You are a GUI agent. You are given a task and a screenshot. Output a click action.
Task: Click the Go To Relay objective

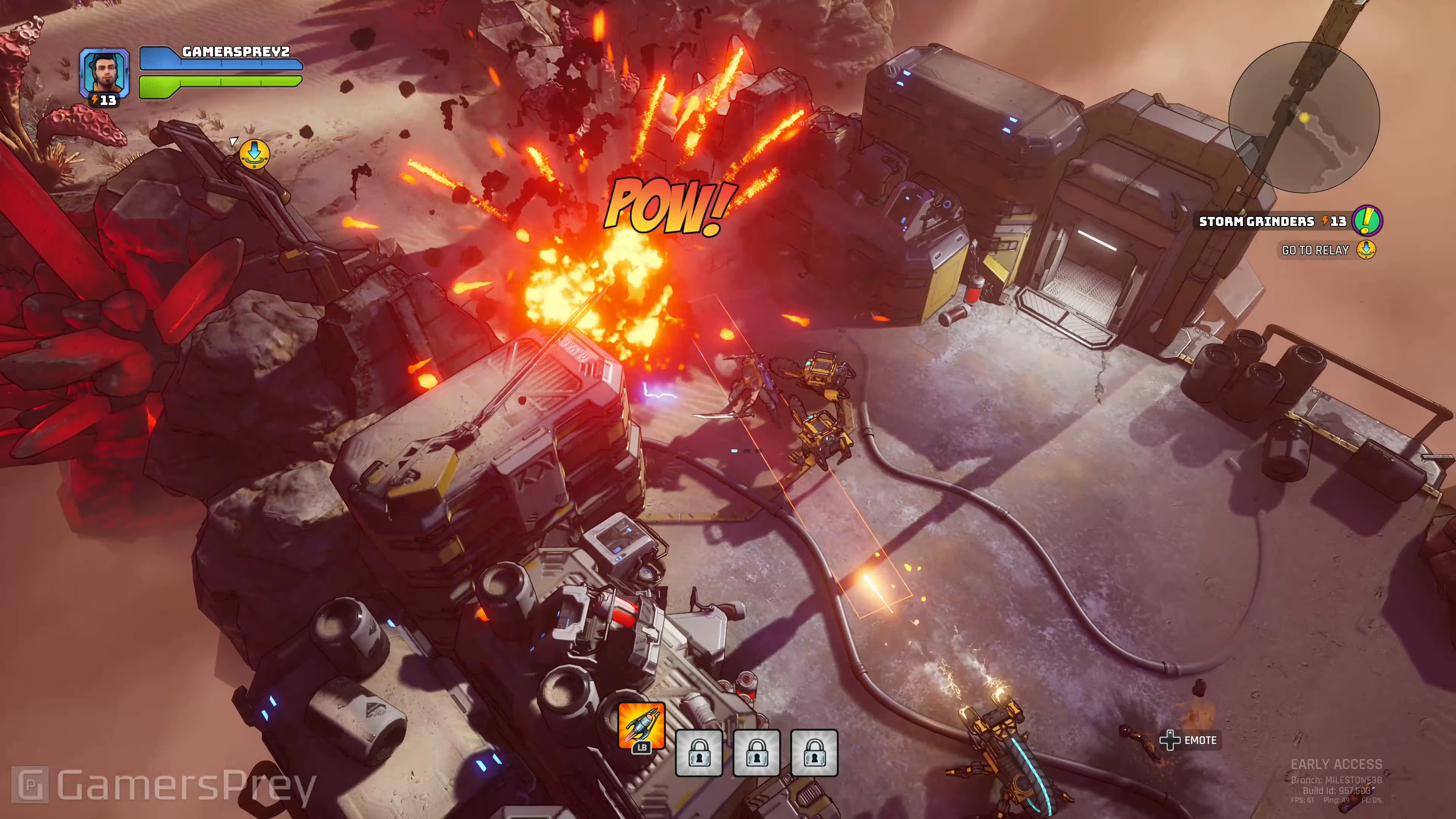pyautogui.click(x=1315, y=250)
